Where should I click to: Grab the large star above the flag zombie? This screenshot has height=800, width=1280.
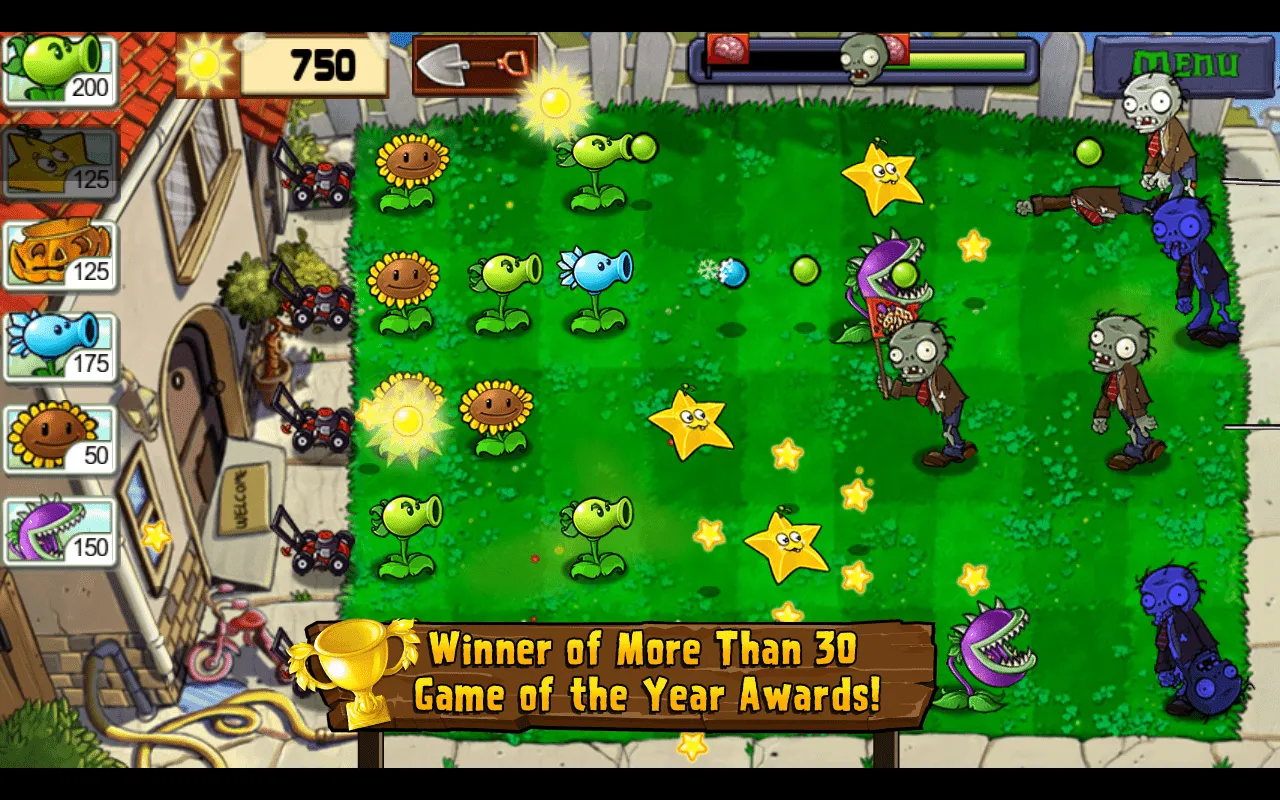pyautogui.click(x=884, y=180)
